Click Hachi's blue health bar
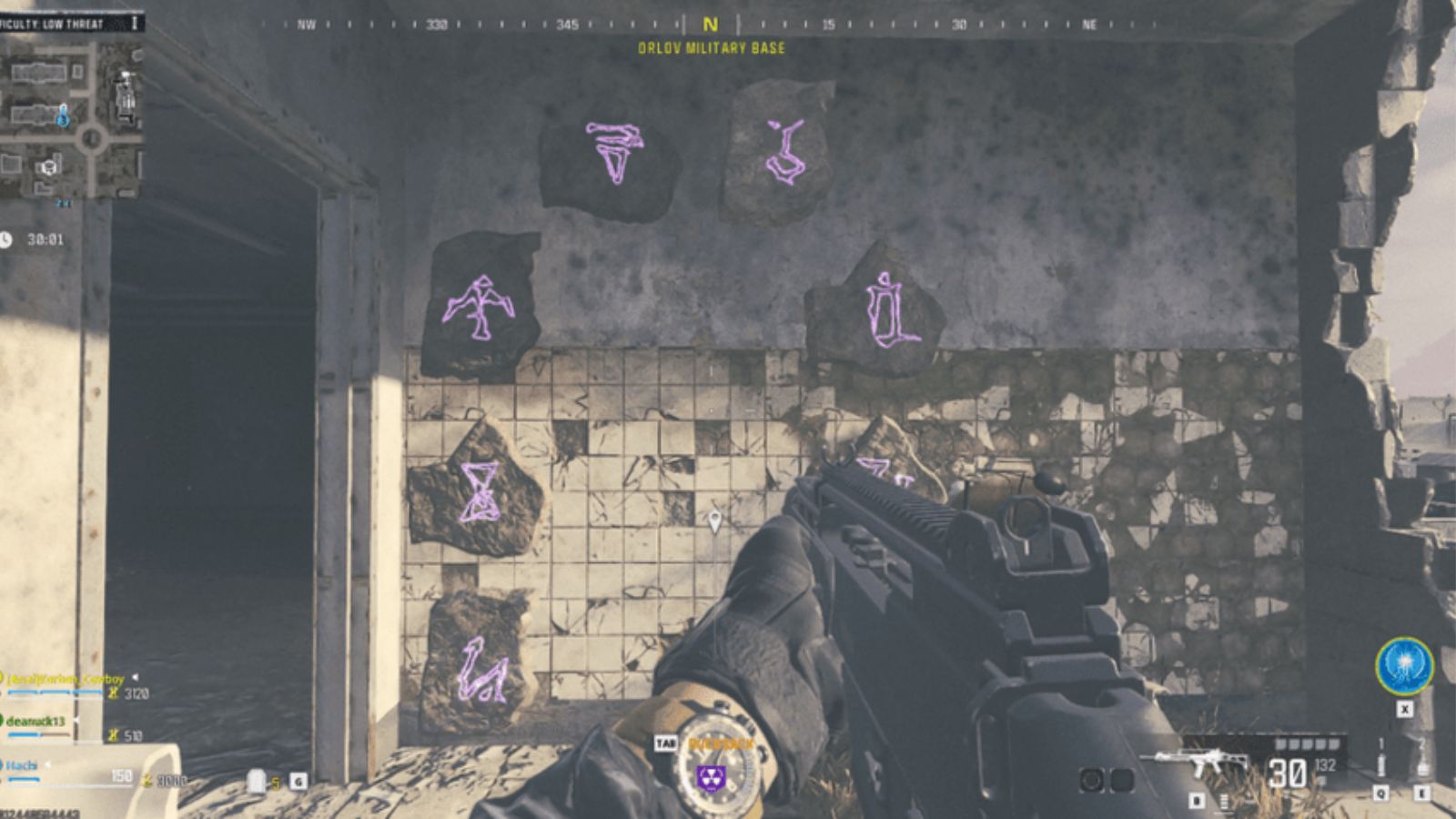Screen dimensions: 1456x819 pyautogui.click(x=23, y=780)
